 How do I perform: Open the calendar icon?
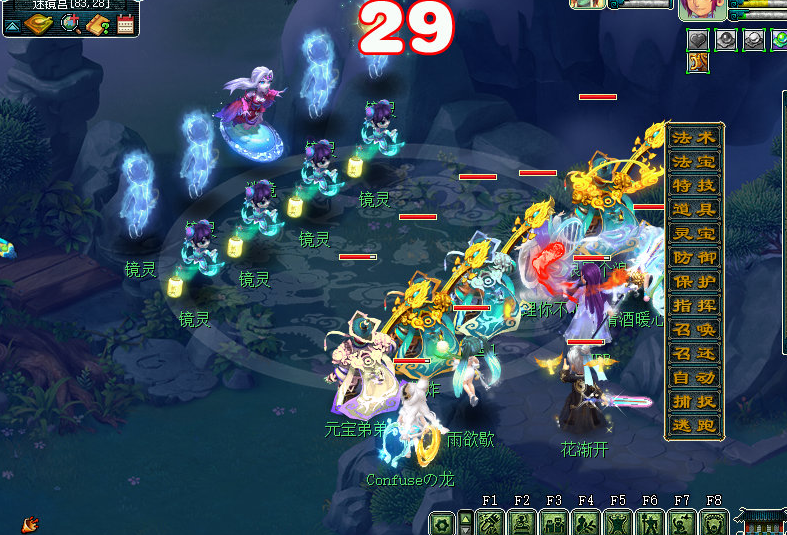click(x=125, y=24)
